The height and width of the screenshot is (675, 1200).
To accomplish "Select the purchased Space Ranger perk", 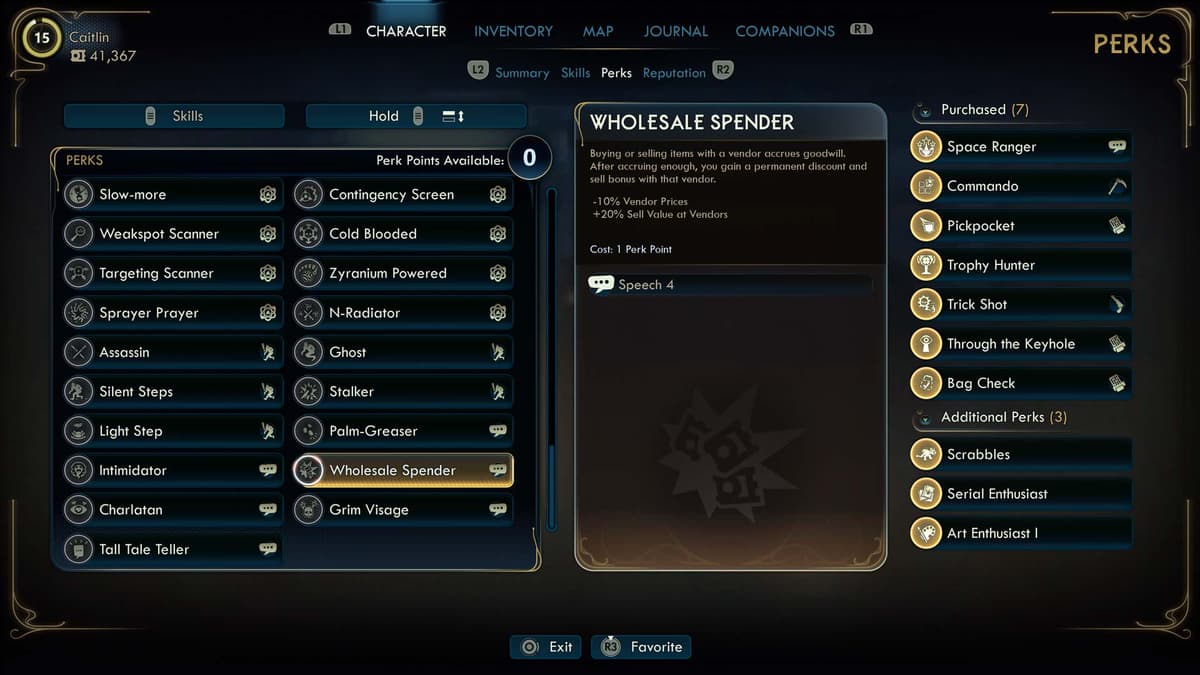I will tap(1020, 147).
